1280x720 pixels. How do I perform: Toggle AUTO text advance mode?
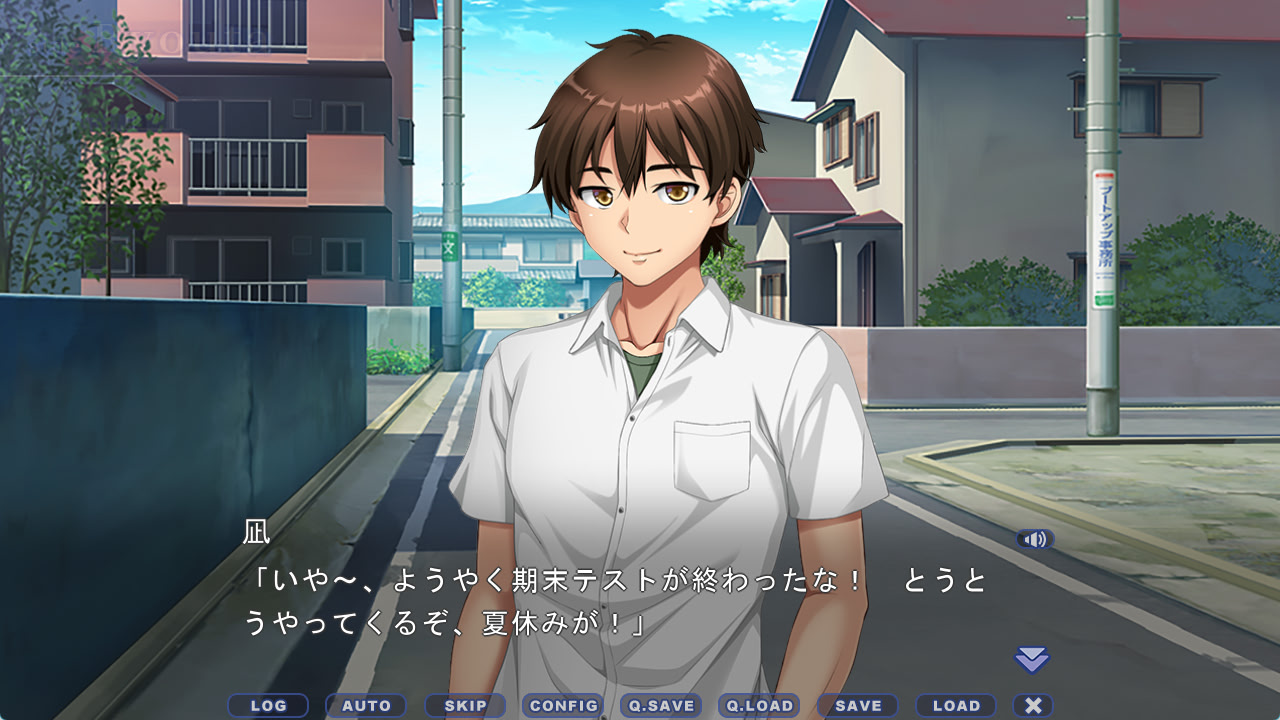[366, 706]
